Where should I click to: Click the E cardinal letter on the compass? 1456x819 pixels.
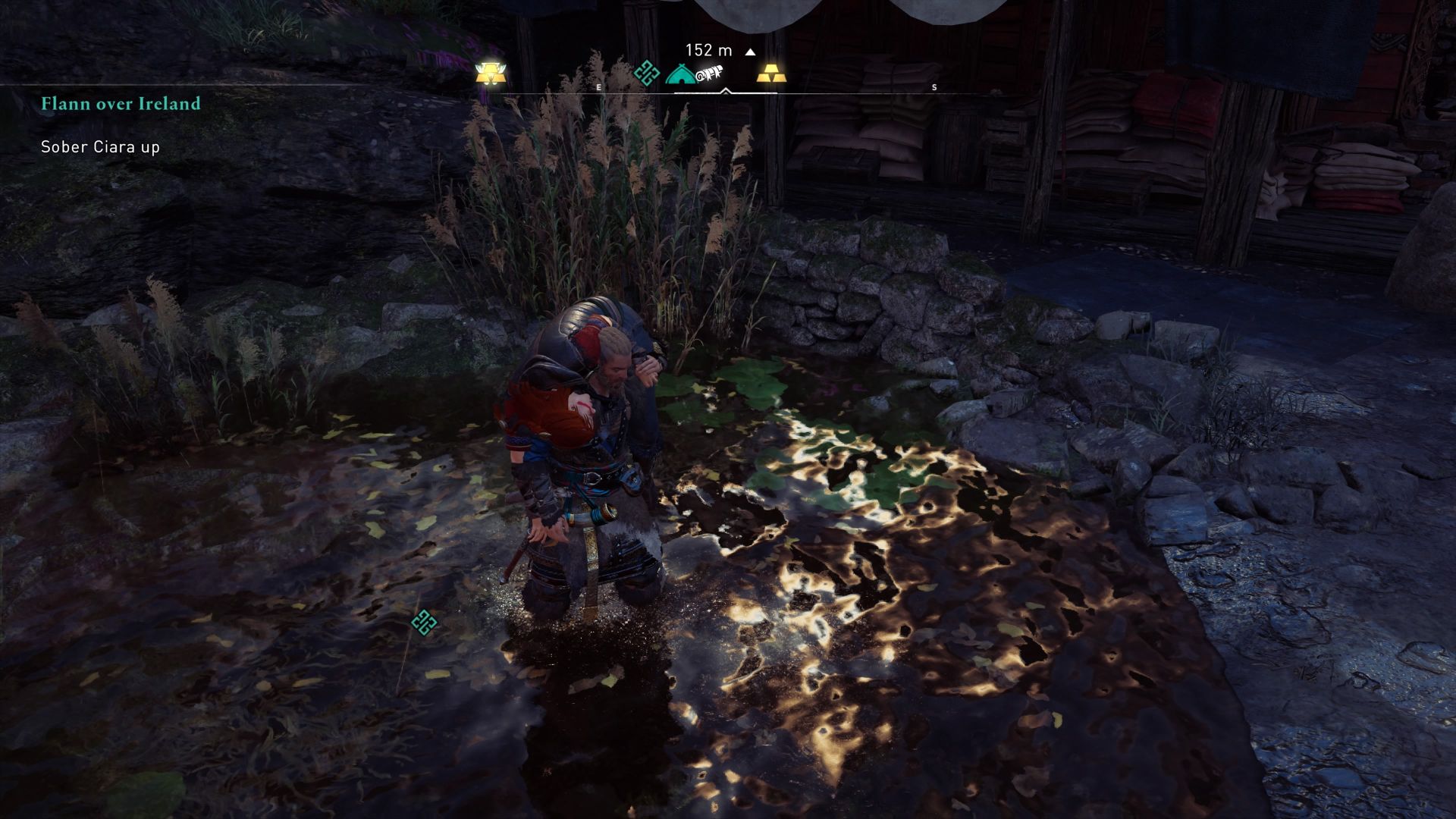point(600,87)
